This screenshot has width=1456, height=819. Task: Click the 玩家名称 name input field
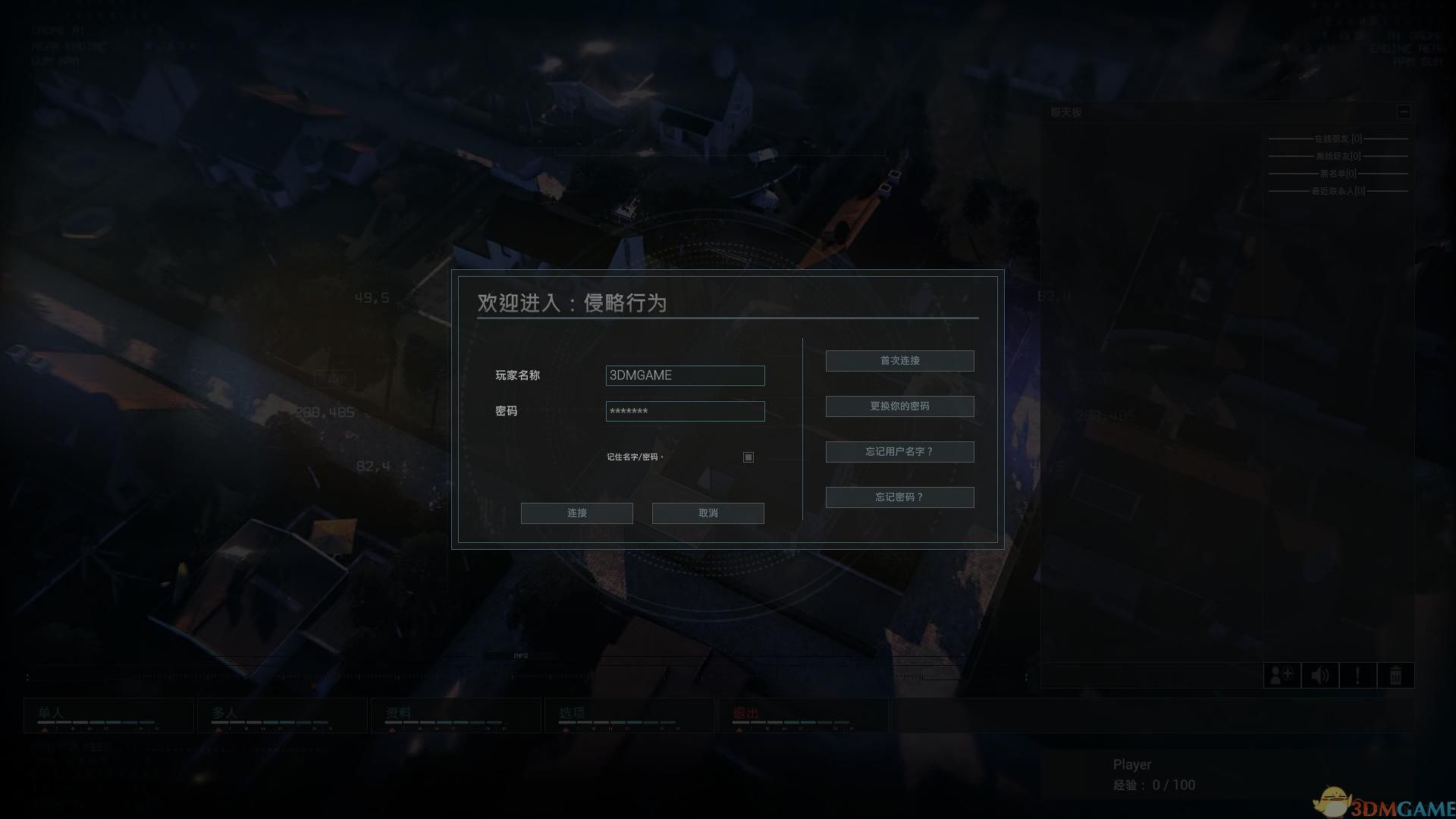coord(685,375)
